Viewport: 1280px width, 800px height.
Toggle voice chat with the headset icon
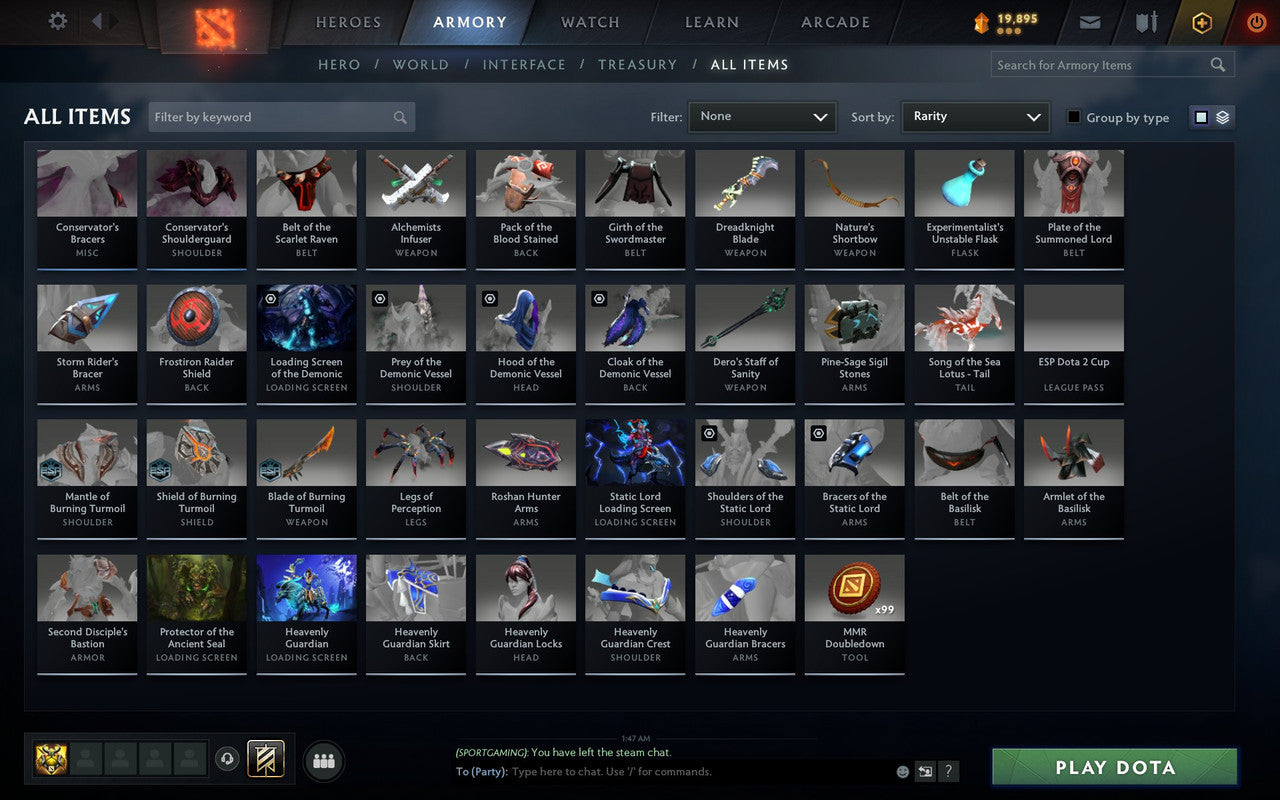point(227,758)
